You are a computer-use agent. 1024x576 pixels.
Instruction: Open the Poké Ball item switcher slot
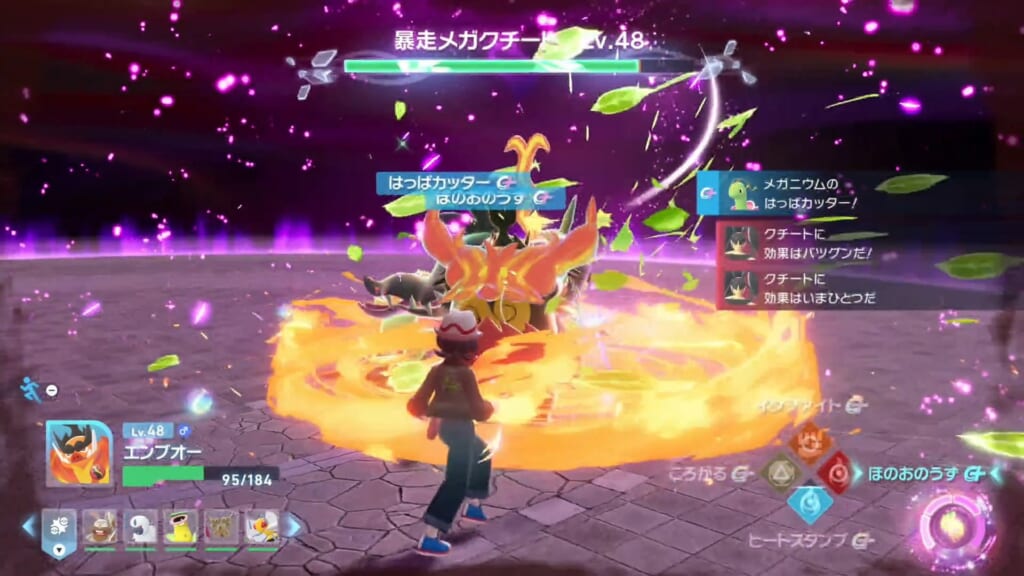(x=59, y=526)
